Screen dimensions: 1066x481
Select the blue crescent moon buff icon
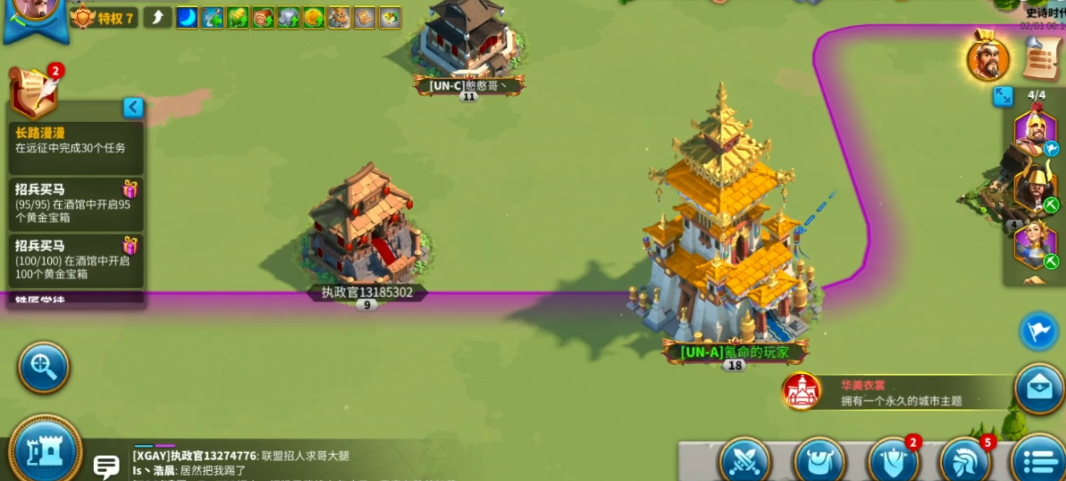tap(187, 17)
